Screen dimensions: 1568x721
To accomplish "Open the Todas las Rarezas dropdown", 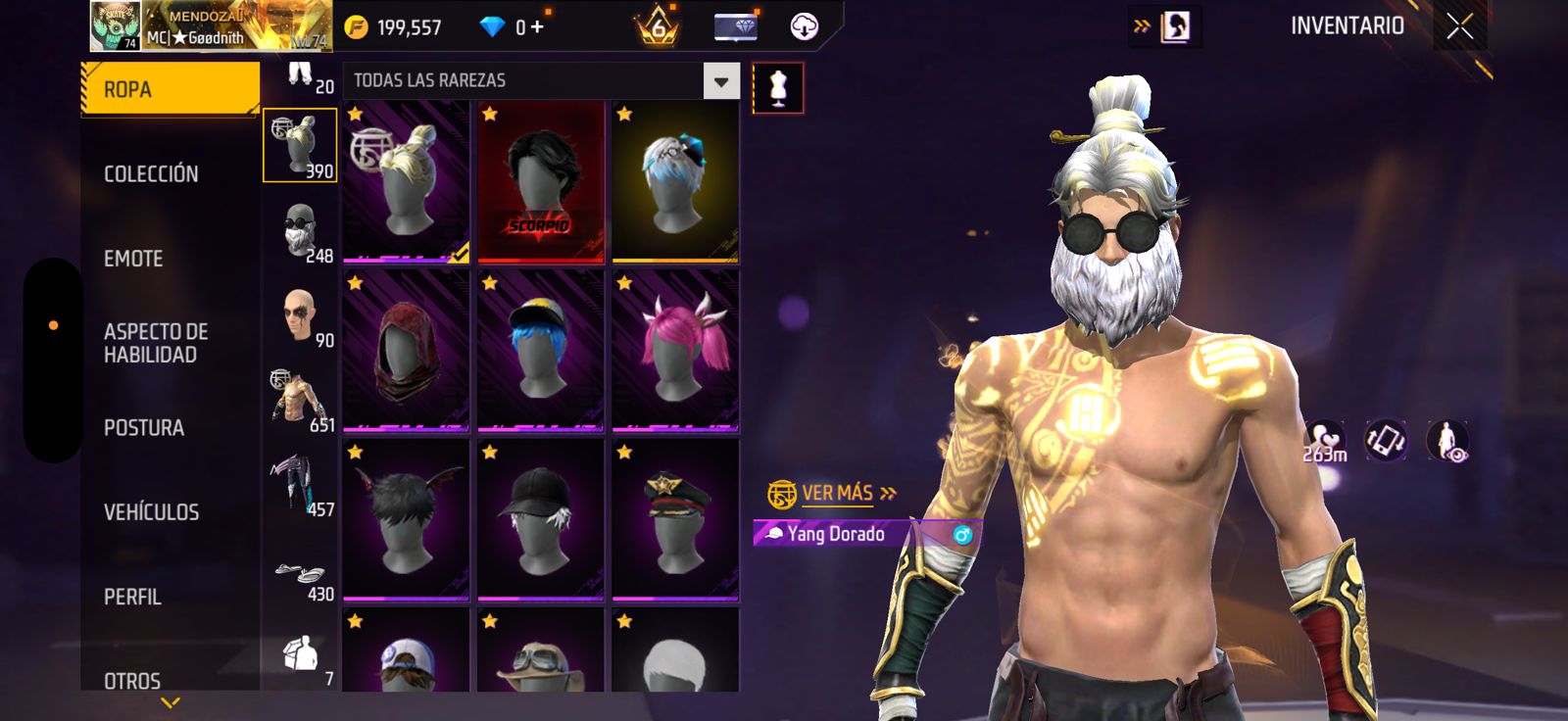I will 720,81.
